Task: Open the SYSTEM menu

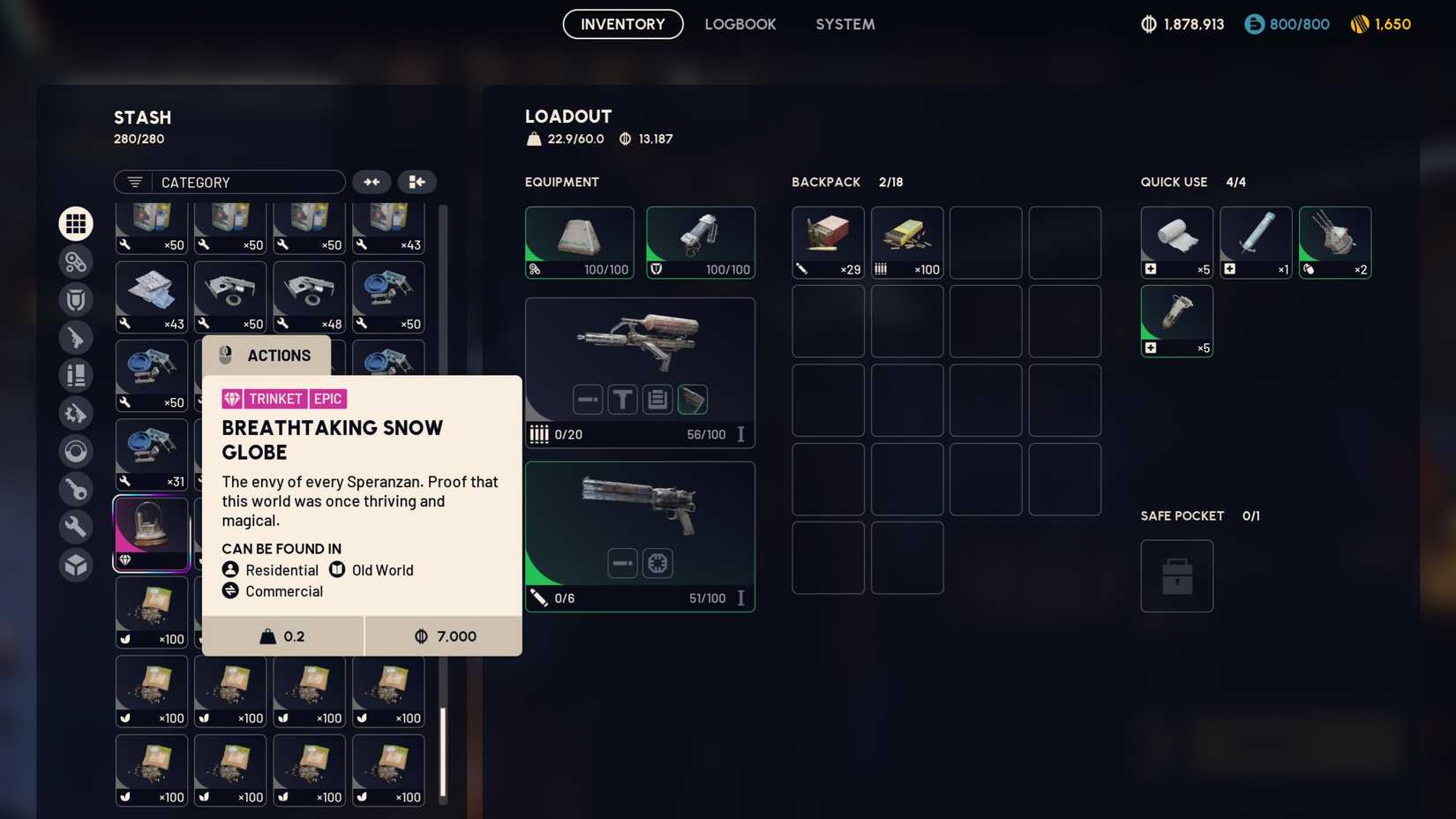Action: [x=844, y=24]
